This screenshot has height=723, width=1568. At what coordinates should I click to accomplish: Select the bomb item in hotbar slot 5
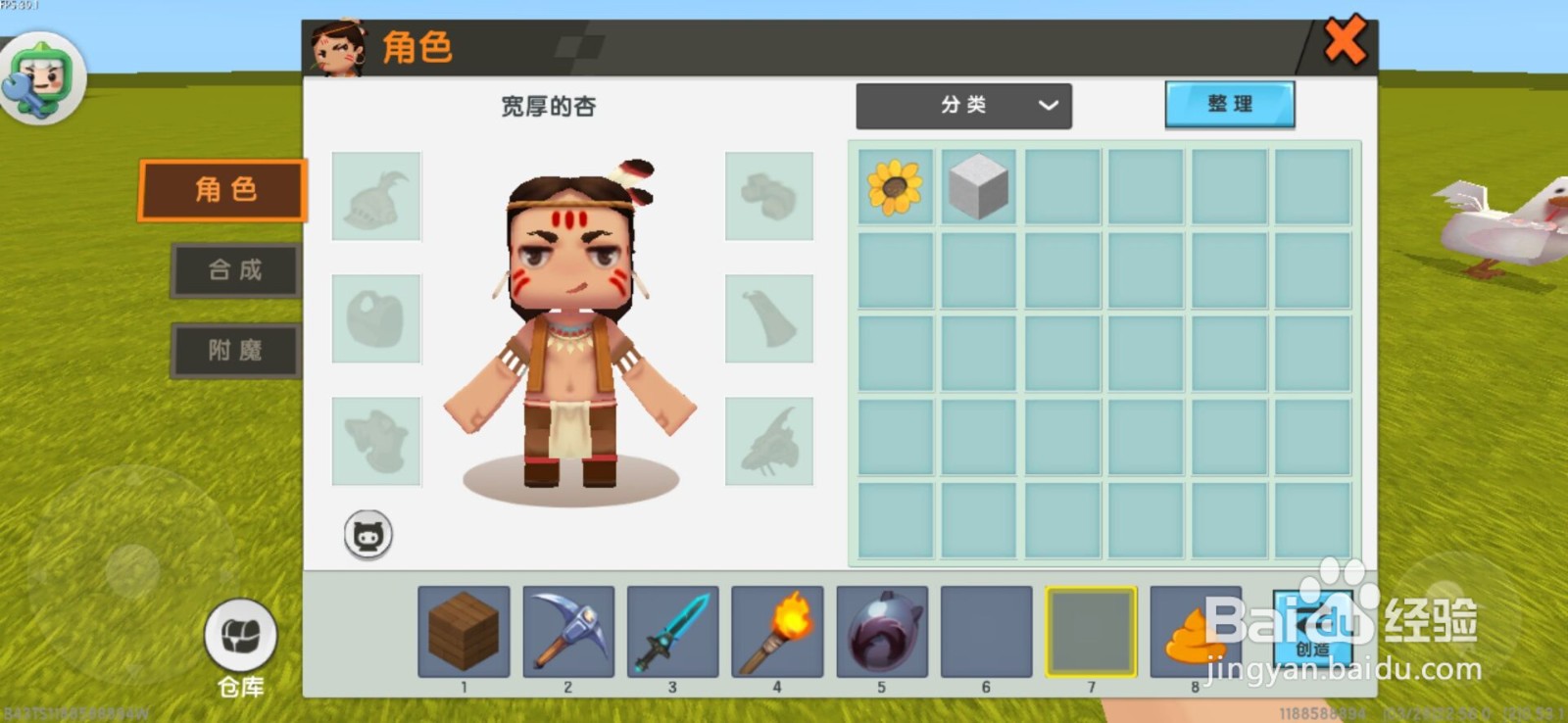[881, 634]
